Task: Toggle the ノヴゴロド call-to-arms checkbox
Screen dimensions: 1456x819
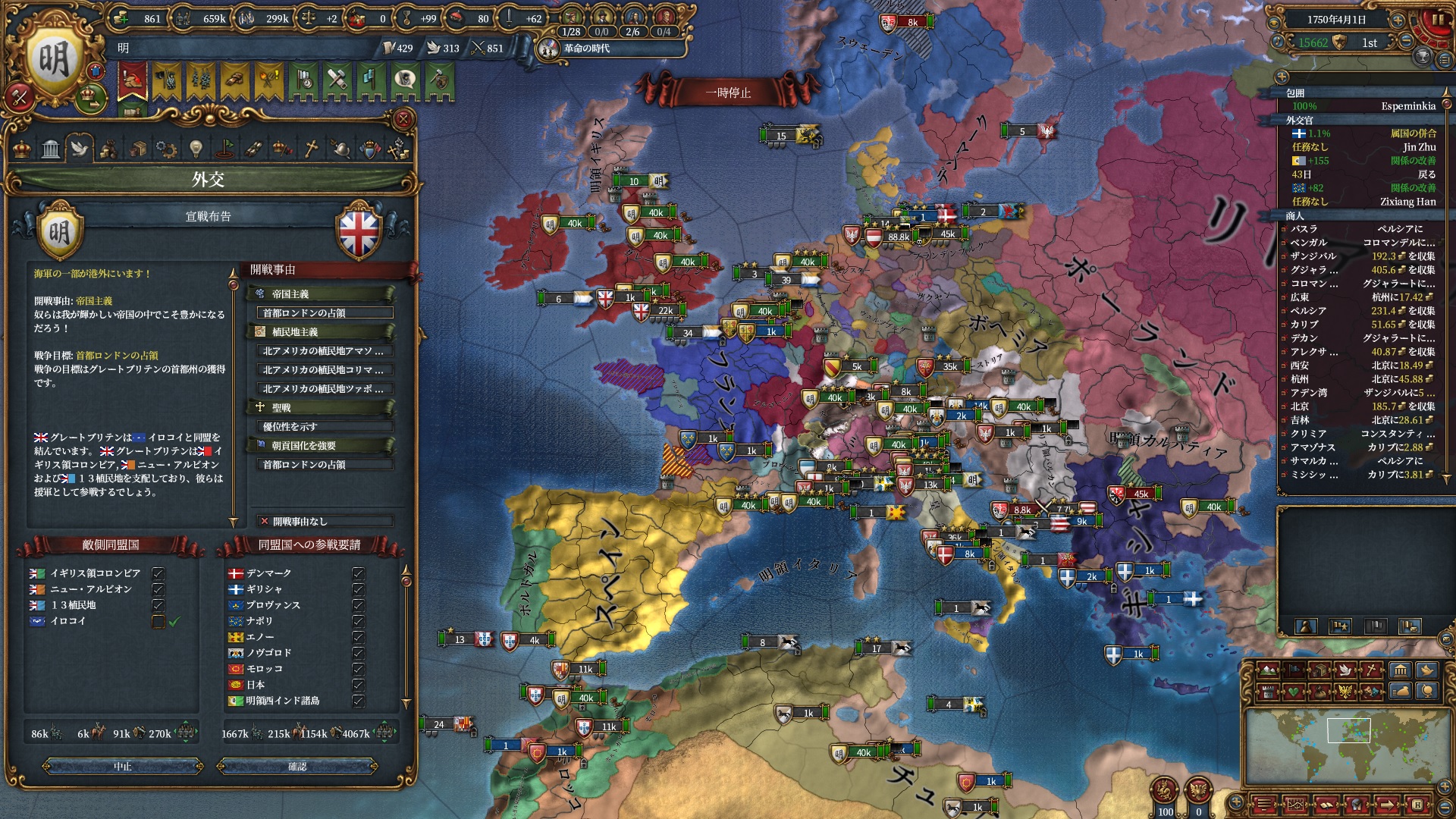Action: pyautogui.click(x=359, y=653)
